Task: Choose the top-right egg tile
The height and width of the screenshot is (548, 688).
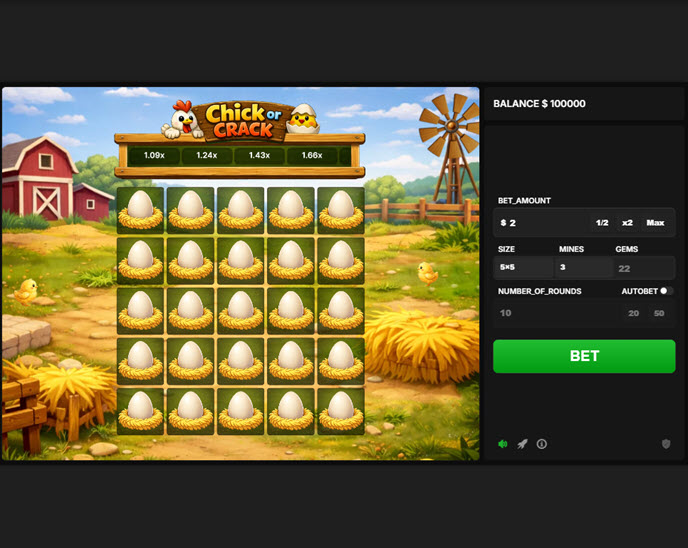Action: pos(340,210)
